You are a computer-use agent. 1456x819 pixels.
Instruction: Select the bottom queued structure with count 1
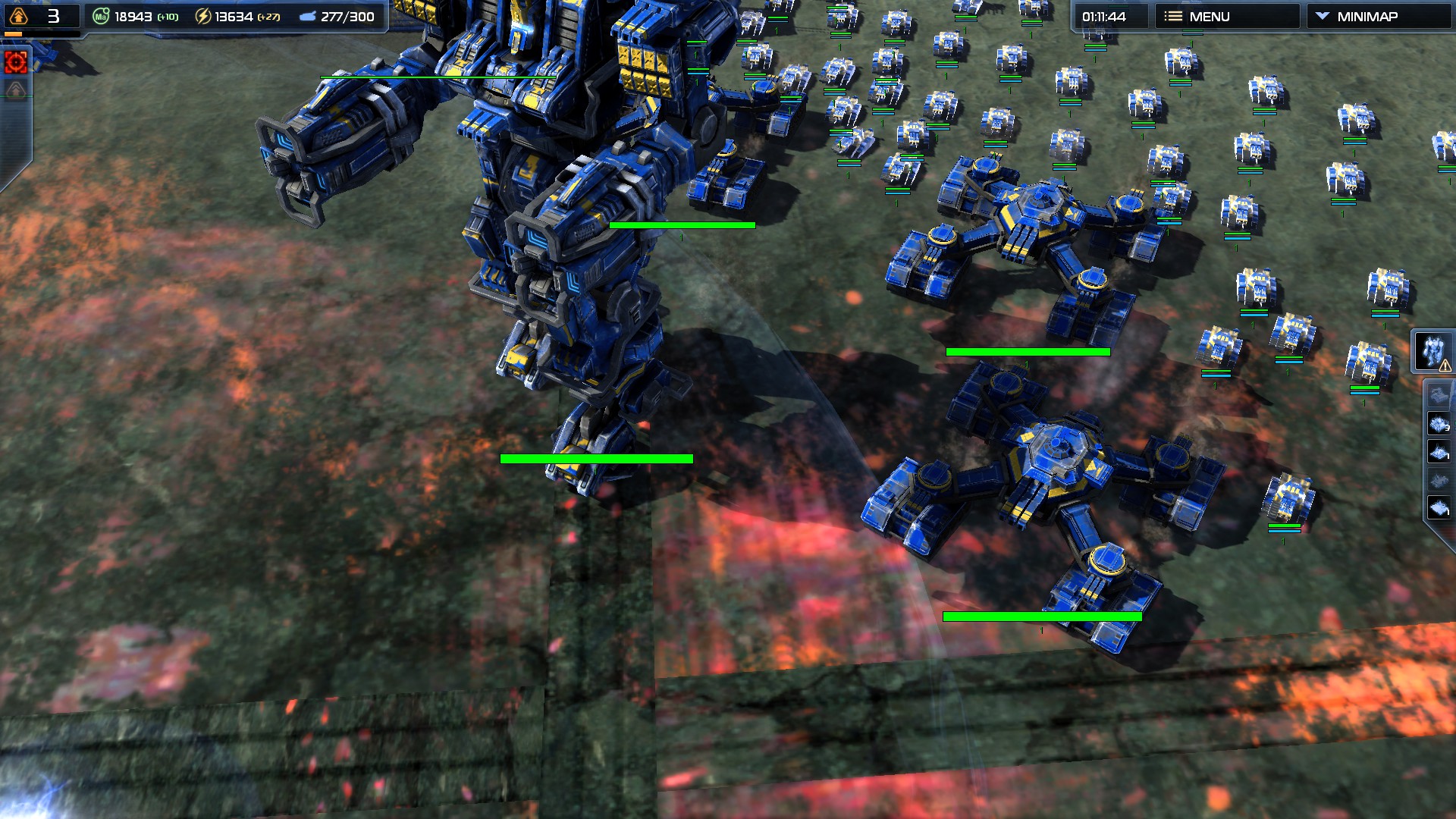1438,506
